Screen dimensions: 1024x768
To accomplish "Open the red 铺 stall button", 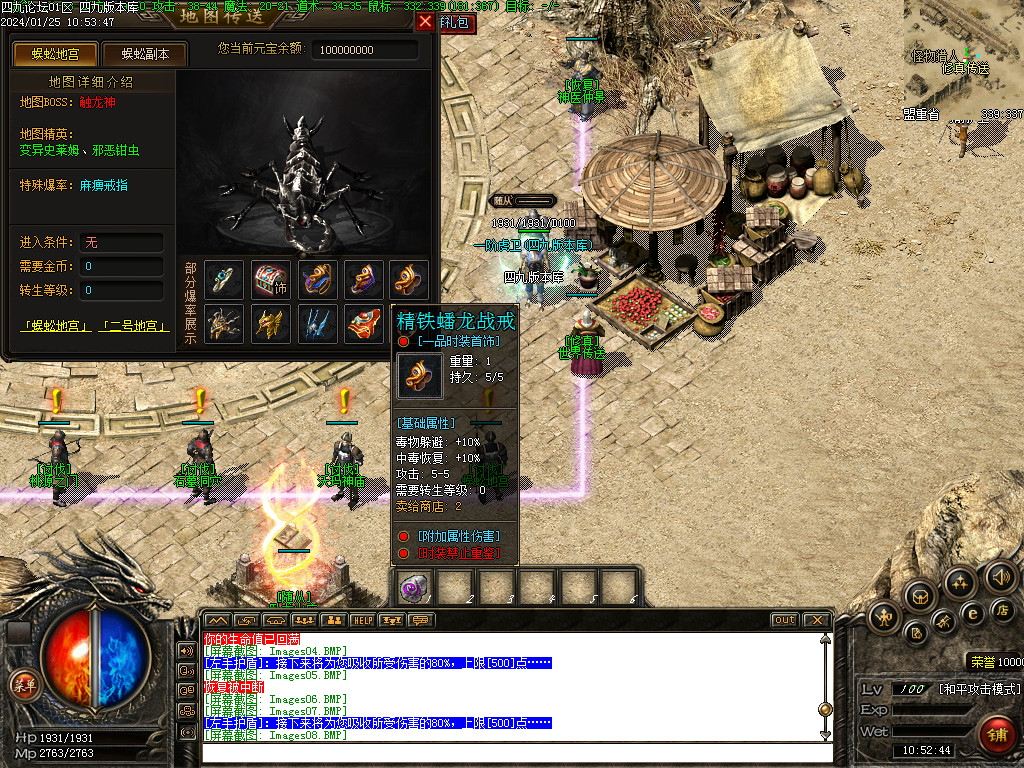I will tap(996, 735).
